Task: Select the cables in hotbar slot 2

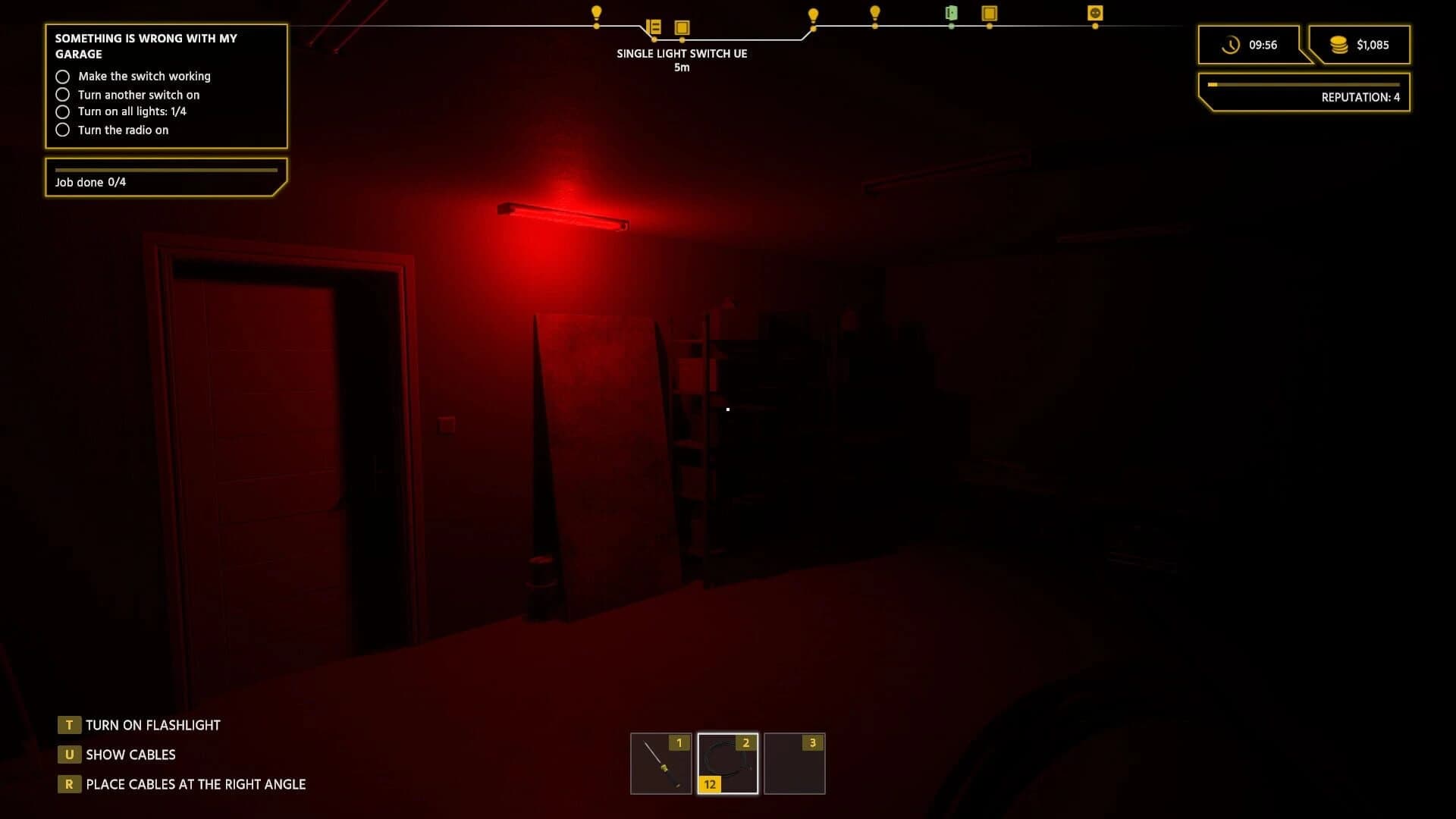Action: point(727,763)
